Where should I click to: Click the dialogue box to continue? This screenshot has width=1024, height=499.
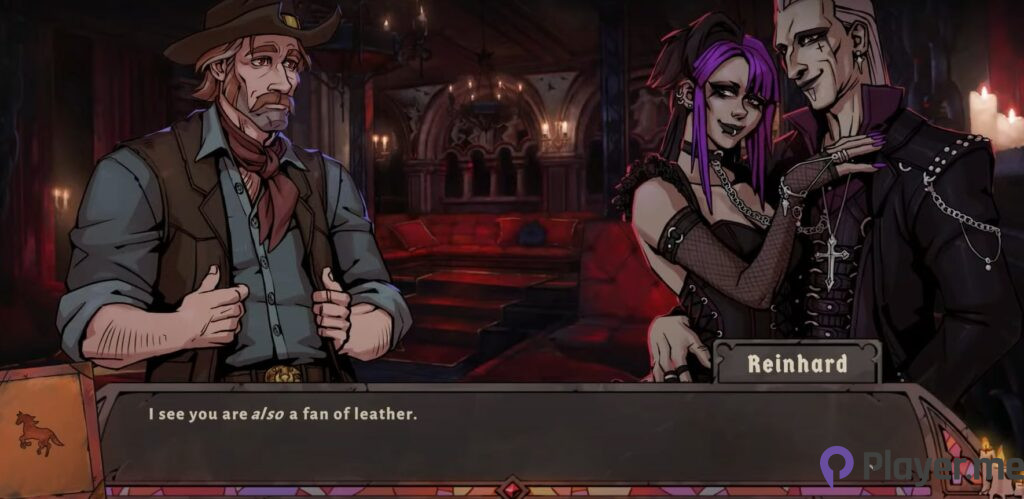coord(510,435)
